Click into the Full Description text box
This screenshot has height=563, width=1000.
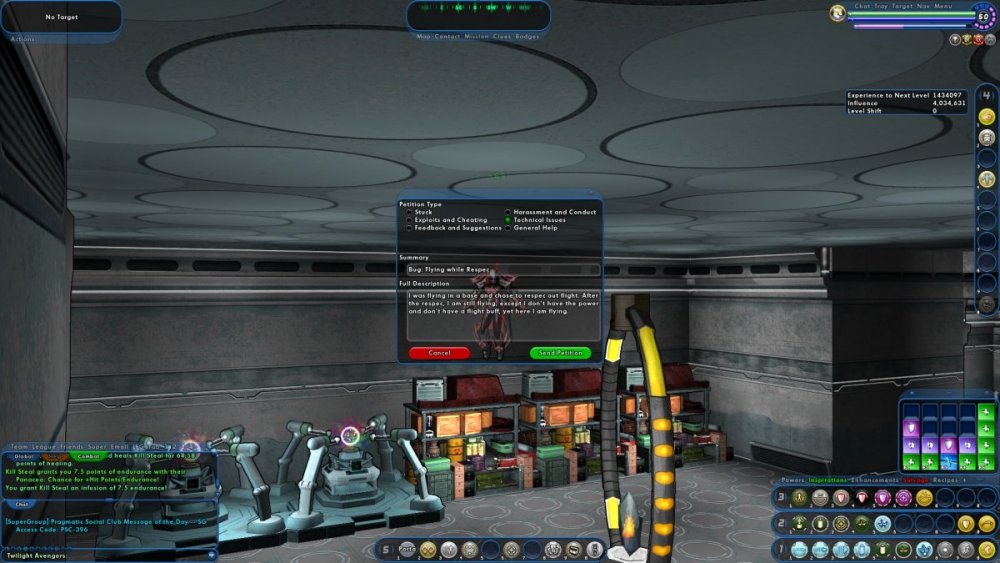(x=502, y=315)
